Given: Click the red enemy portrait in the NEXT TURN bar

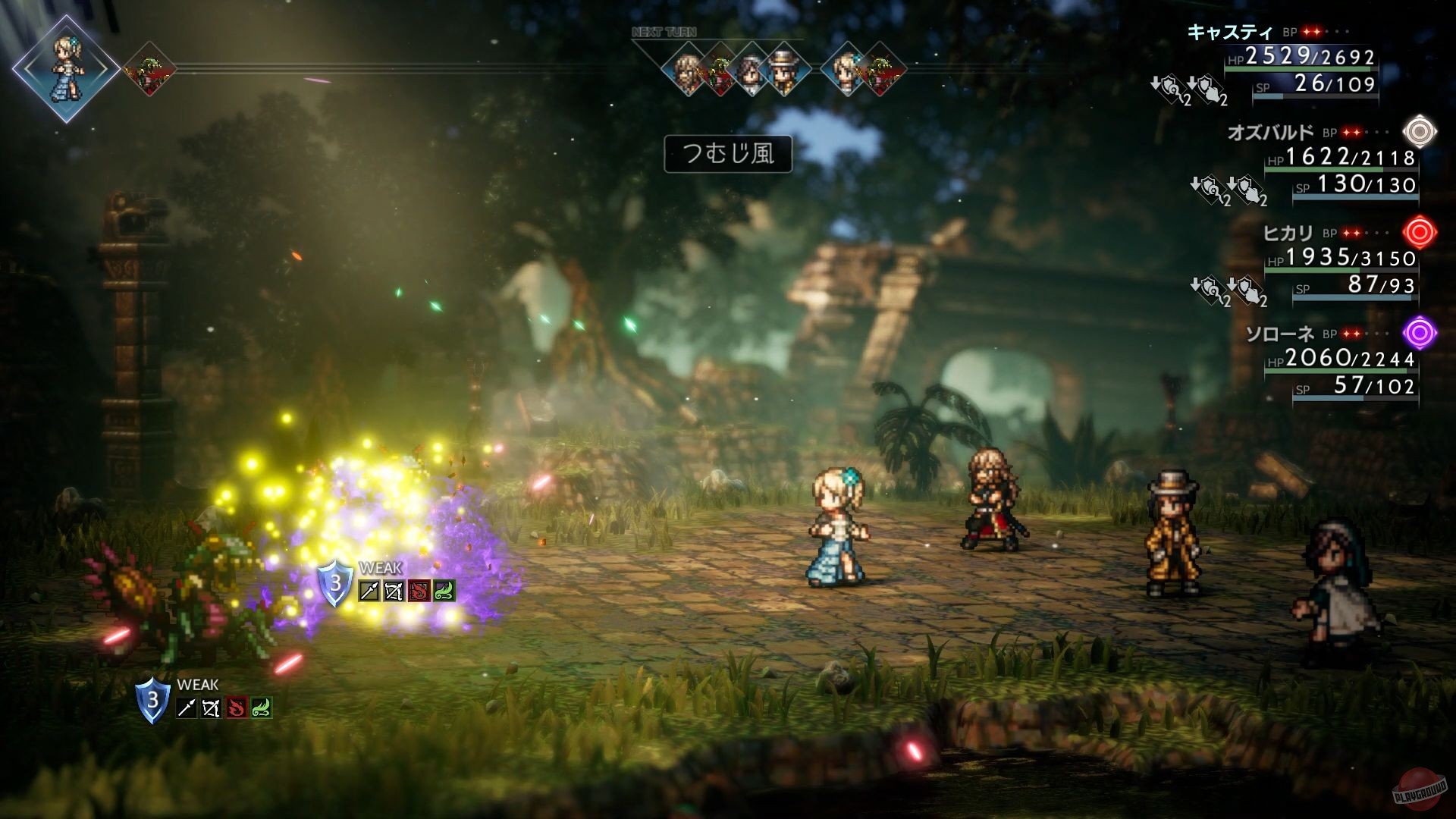Looking at the screenshot, I should coord(719,72).
